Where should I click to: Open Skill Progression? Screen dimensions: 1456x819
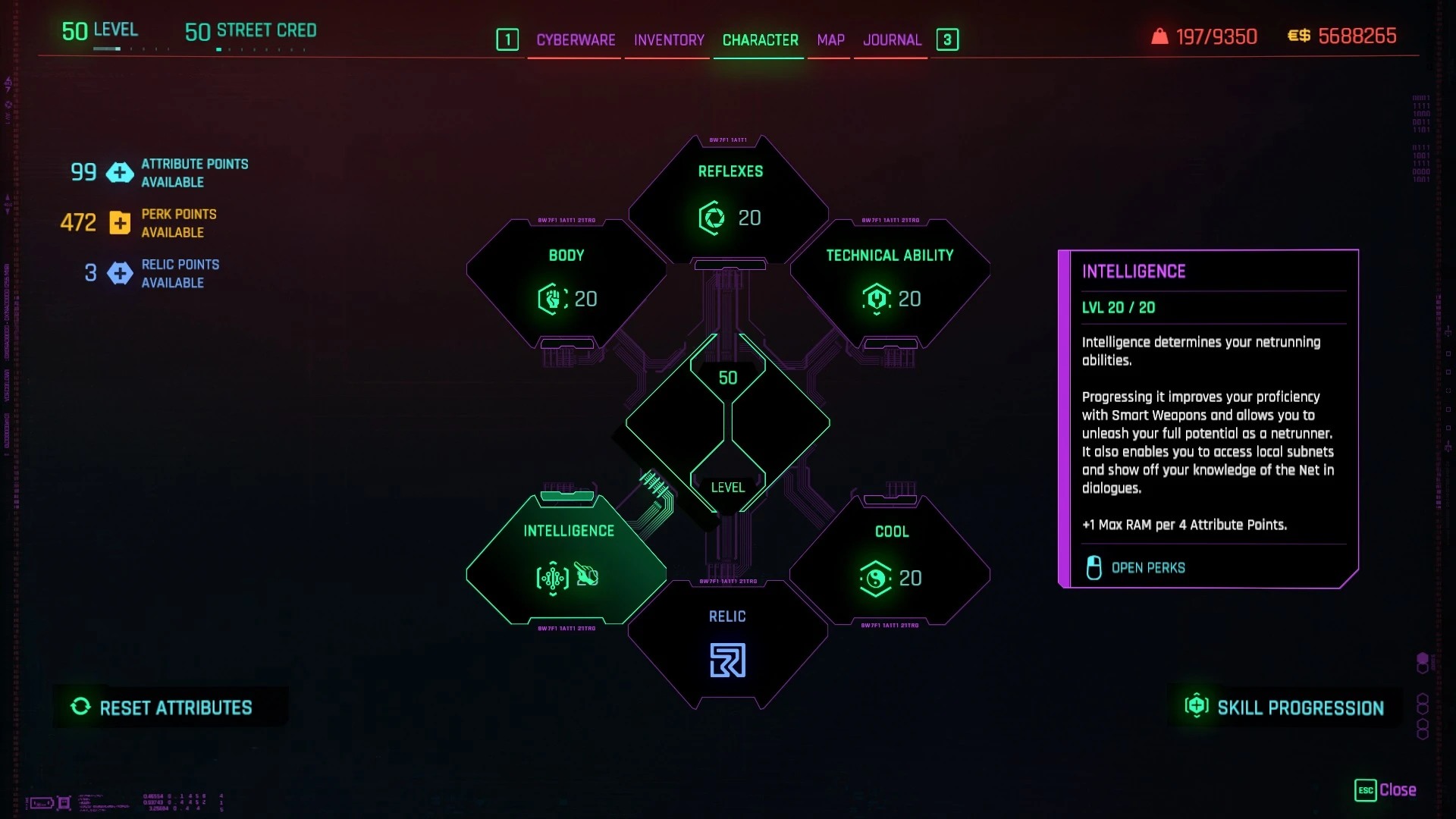click(1285, 708)
